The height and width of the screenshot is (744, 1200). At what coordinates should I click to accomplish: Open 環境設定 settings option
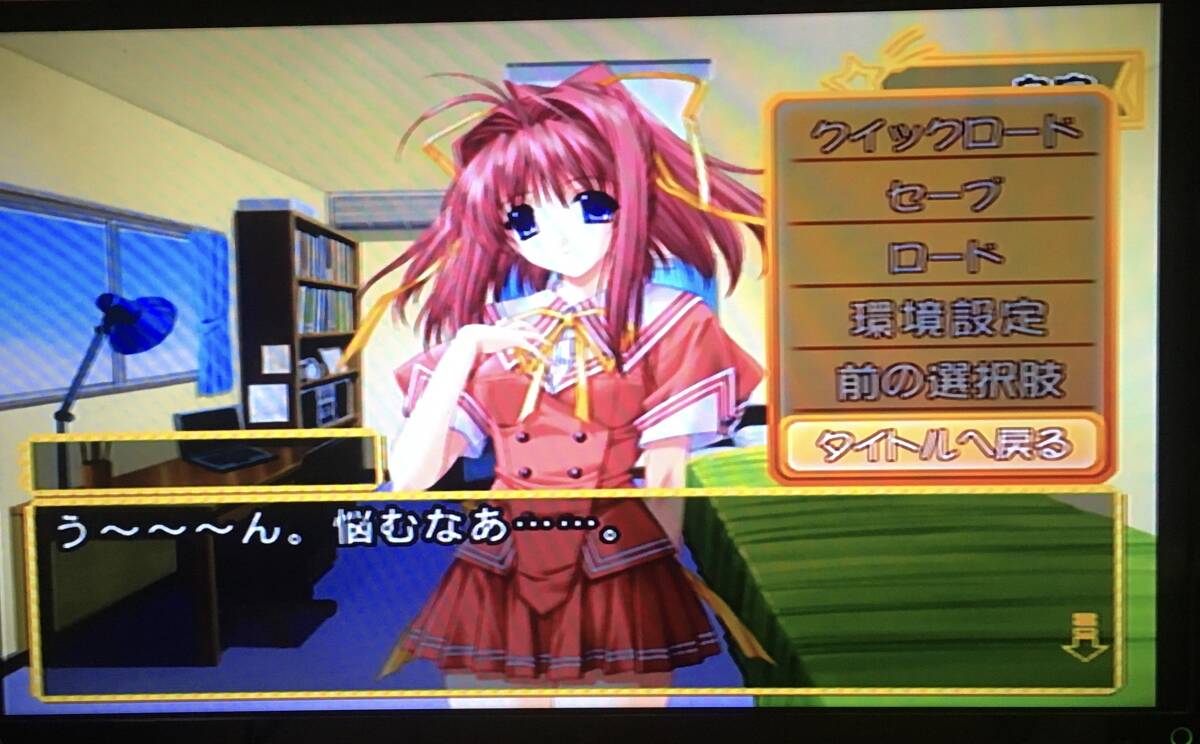[944, 318]
